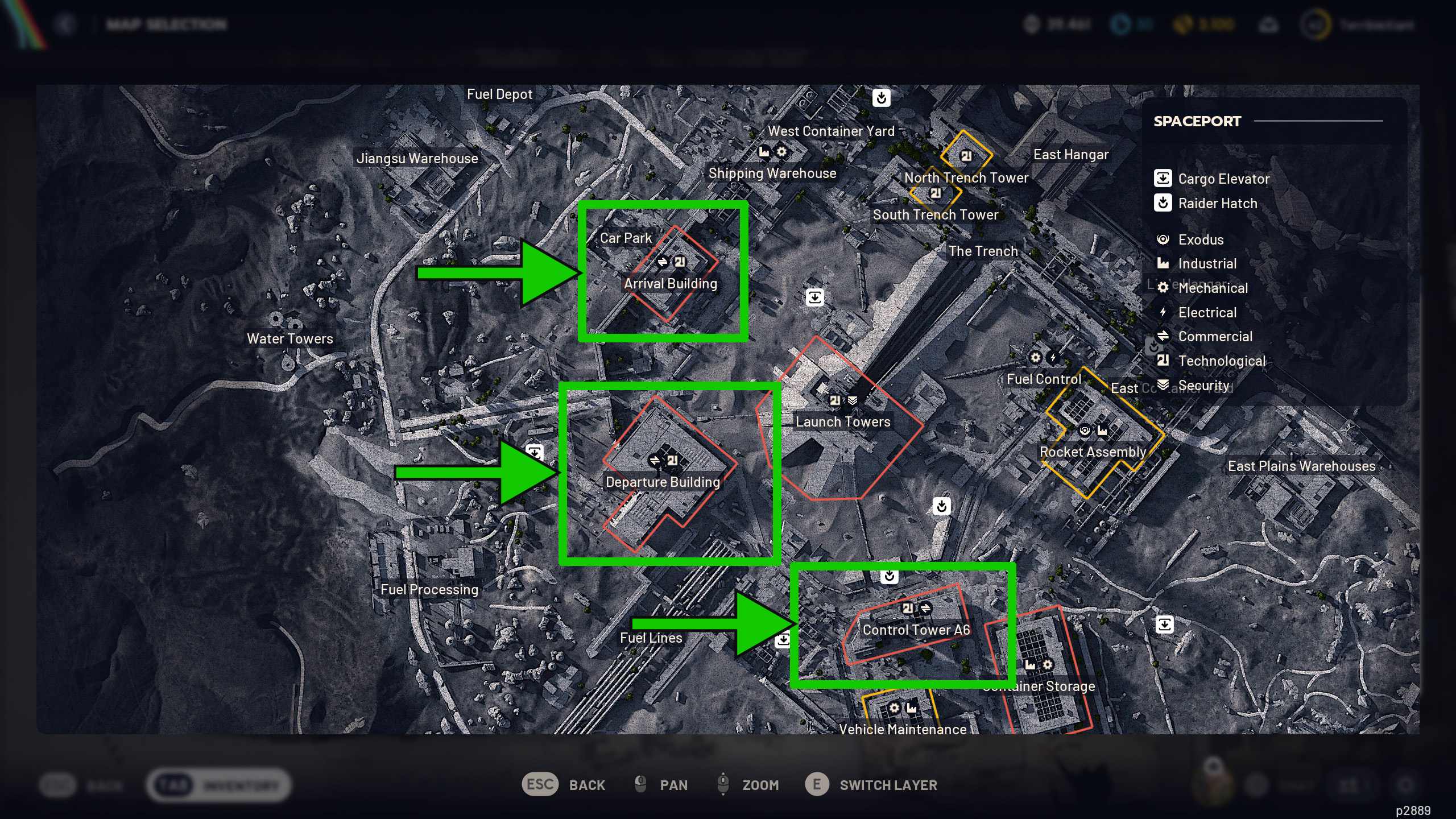
Task: Click the back arrow beside Map Selection
Action: tap(66, 24)
